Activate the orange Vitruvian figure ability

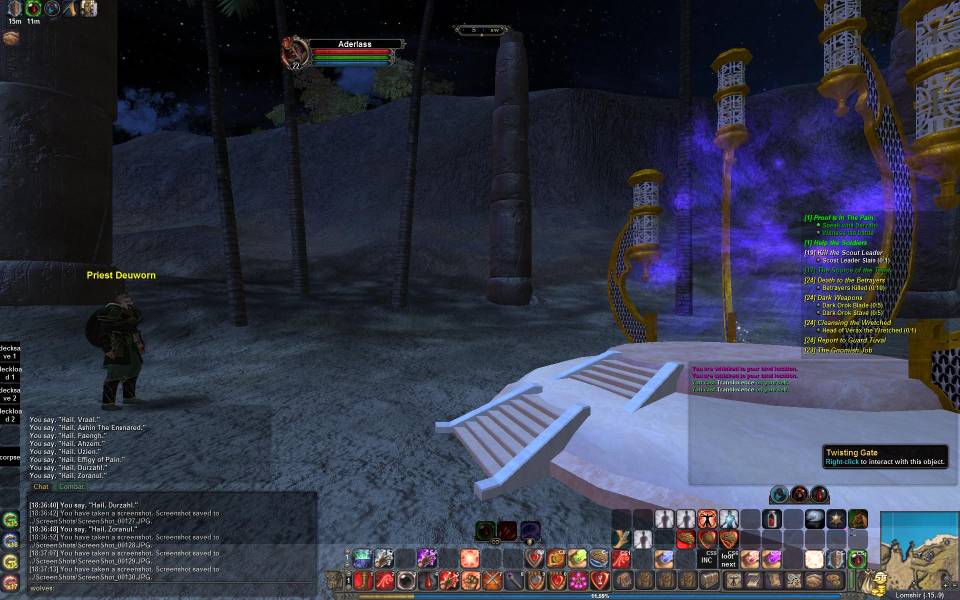pos(707,519)
